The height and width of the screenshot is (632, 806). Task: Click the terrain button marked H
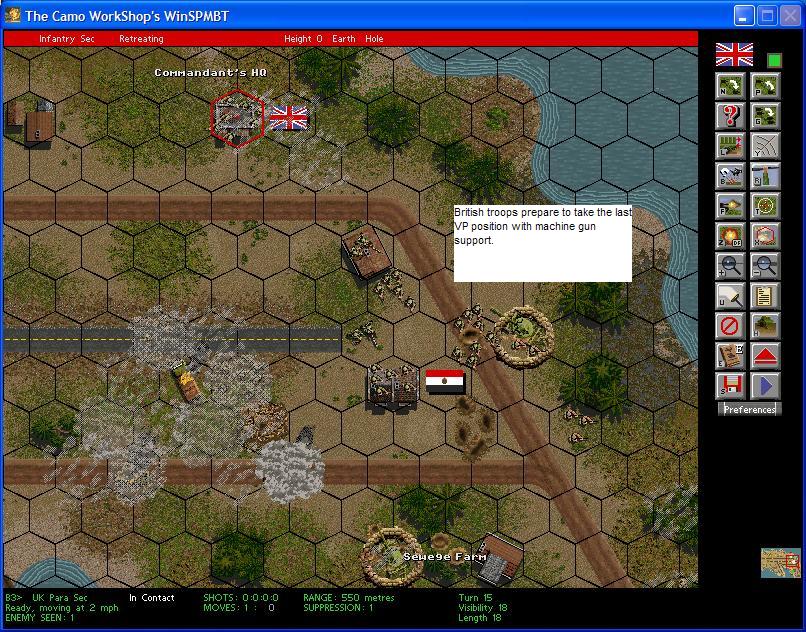tap(765, 326)
